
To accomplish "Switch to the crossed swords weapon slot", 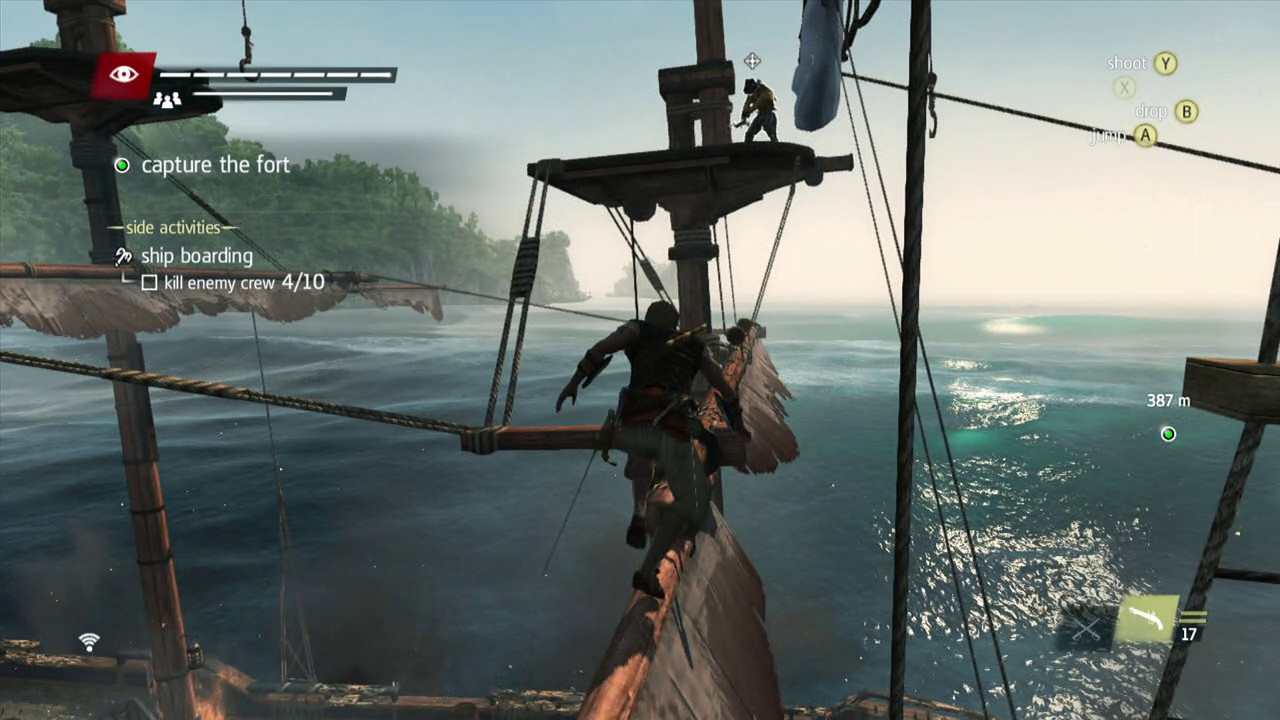I will (x=1087, y=628).
